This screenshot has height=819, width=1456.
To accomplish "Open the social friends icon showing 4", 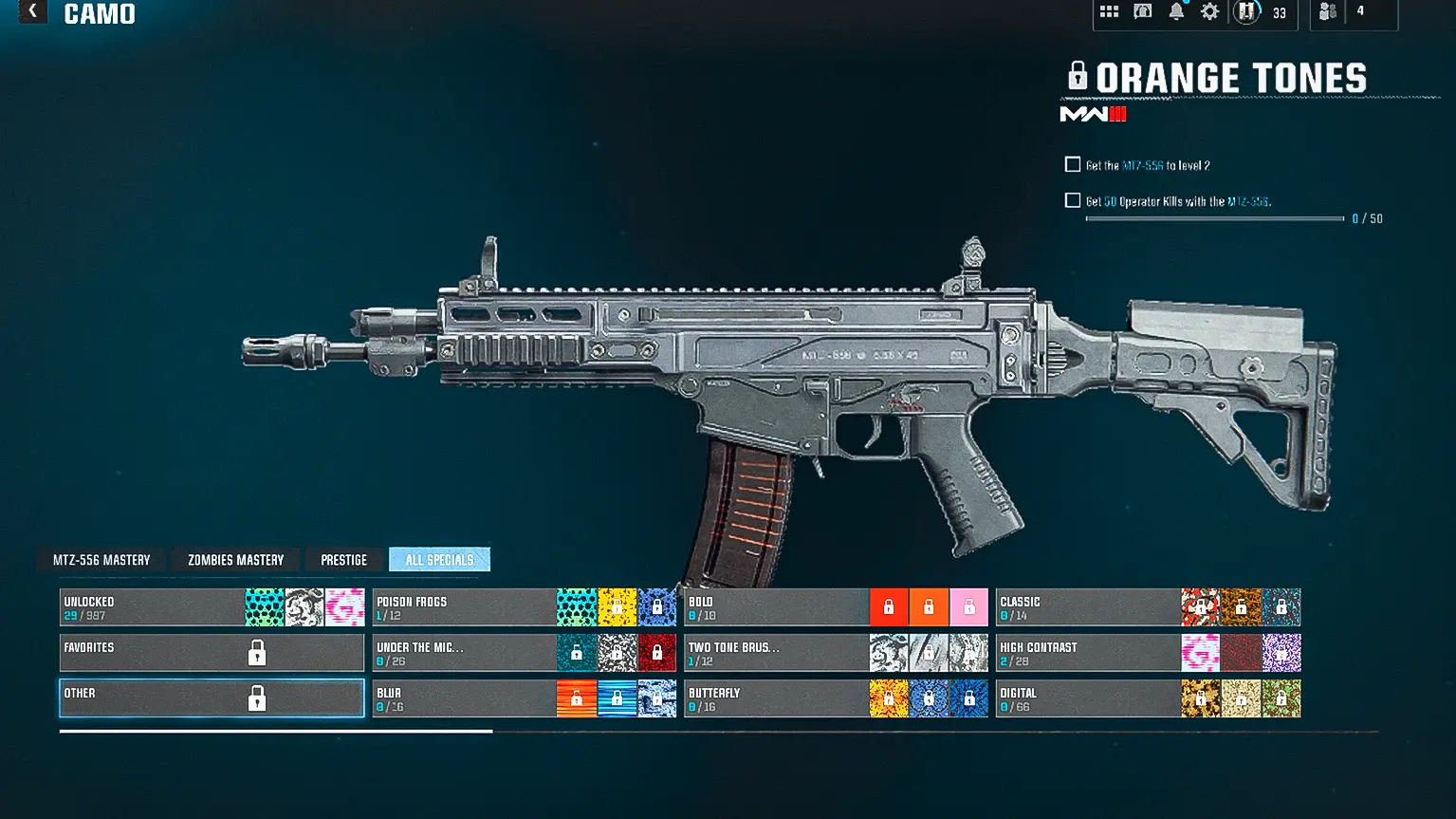I will (x=1328, y=12).
